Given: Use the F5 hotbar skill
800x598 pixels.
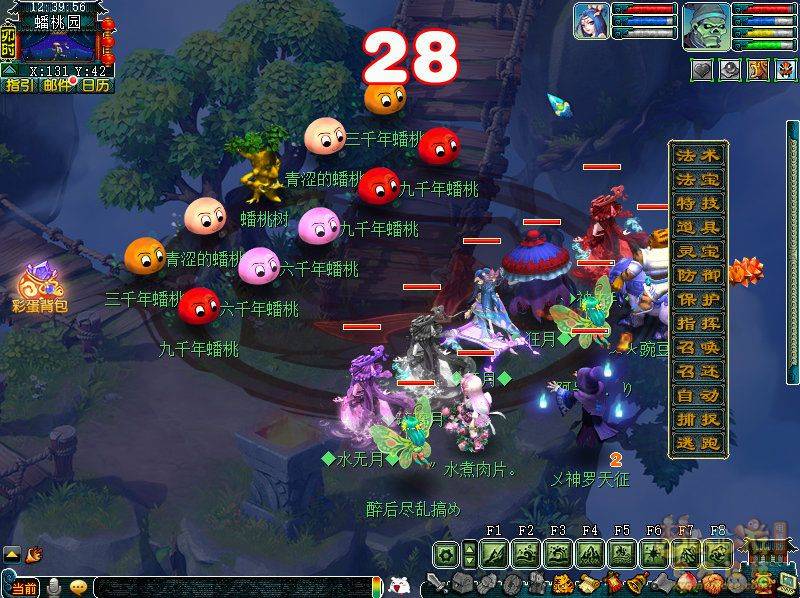Looking at the screenshot, I should tap(622, 553).
